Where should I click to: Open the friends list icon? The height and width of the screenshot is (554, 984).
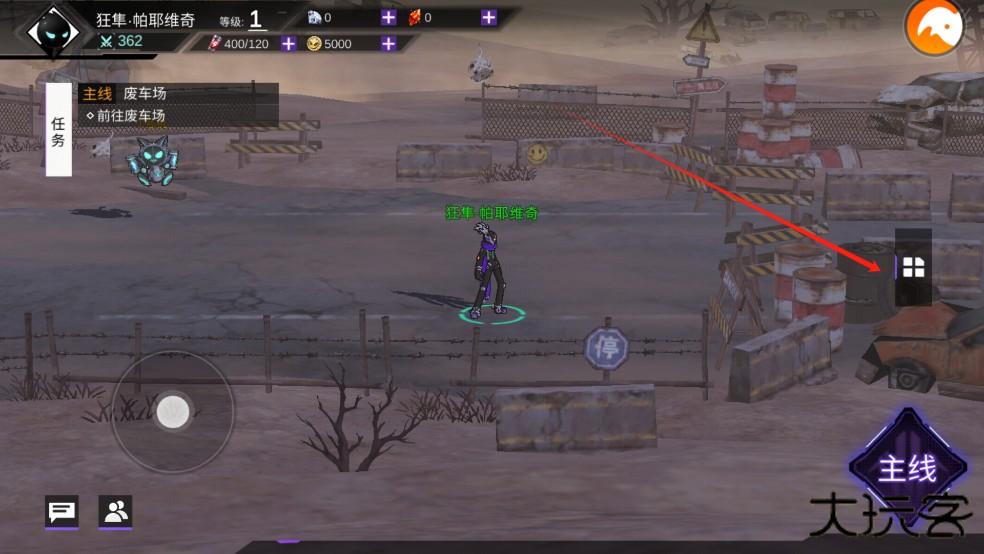click(115, 512)
